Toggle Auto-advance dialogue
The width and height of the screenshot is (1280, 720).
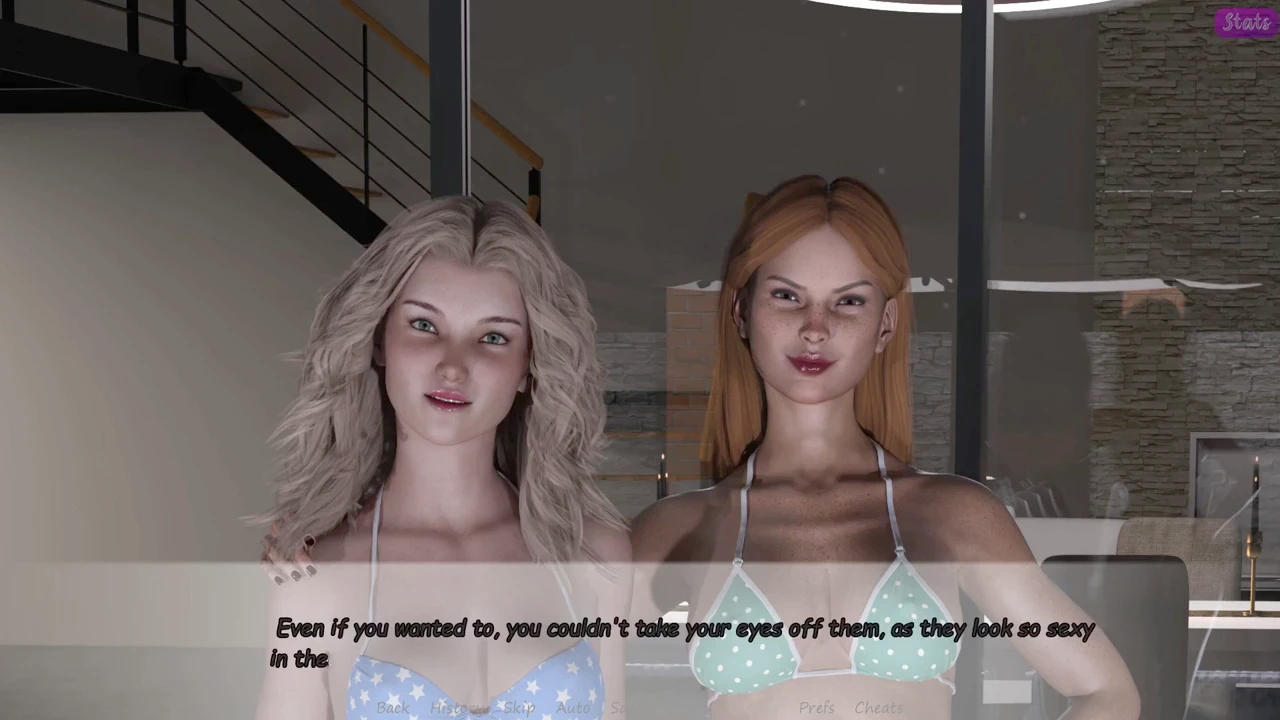pos(573,708)
